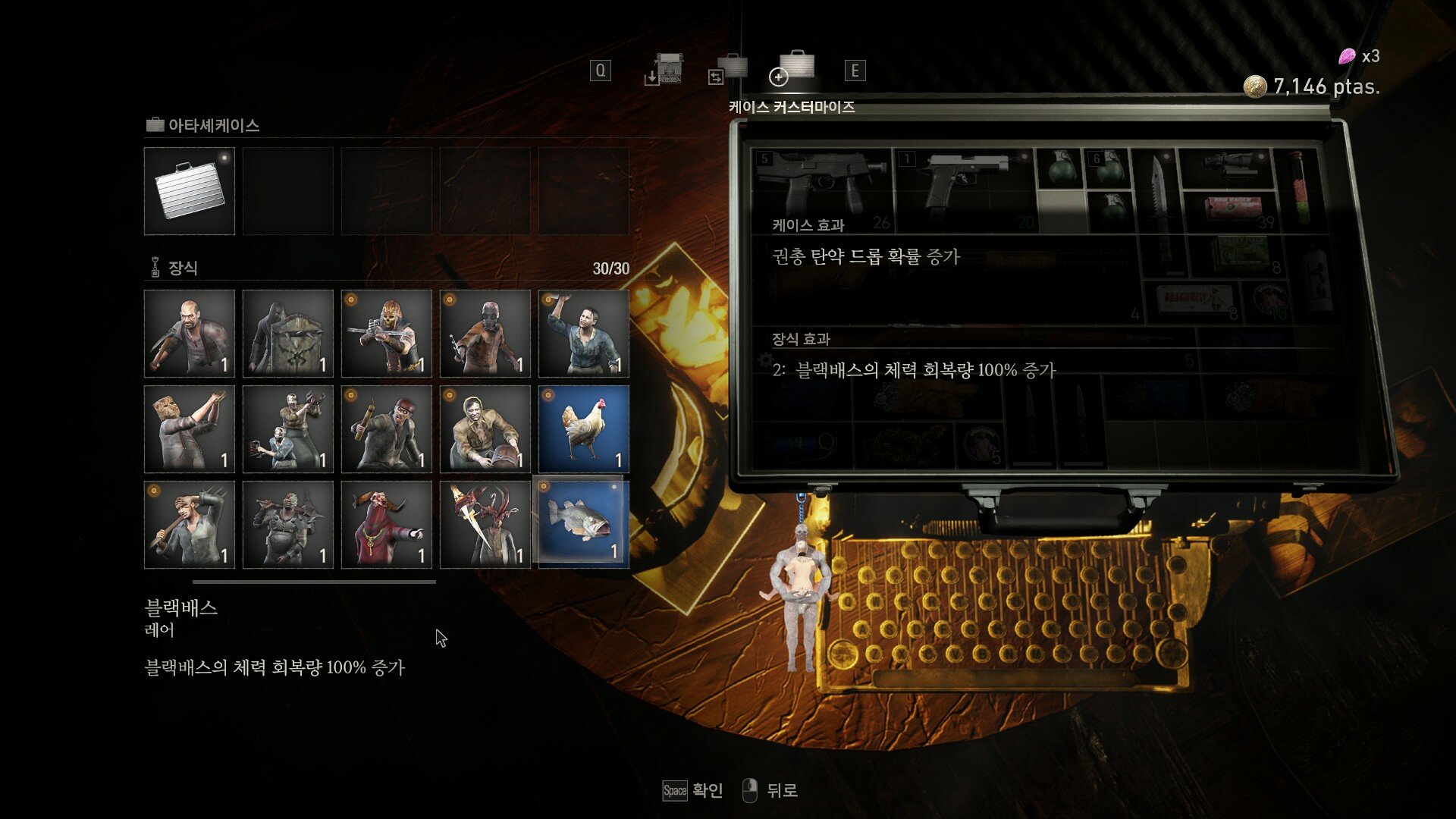Image resolution: width=1456 pixels, height=819 pixels.
Task: Select the silver attaché case slot
Action: (190, 191)
